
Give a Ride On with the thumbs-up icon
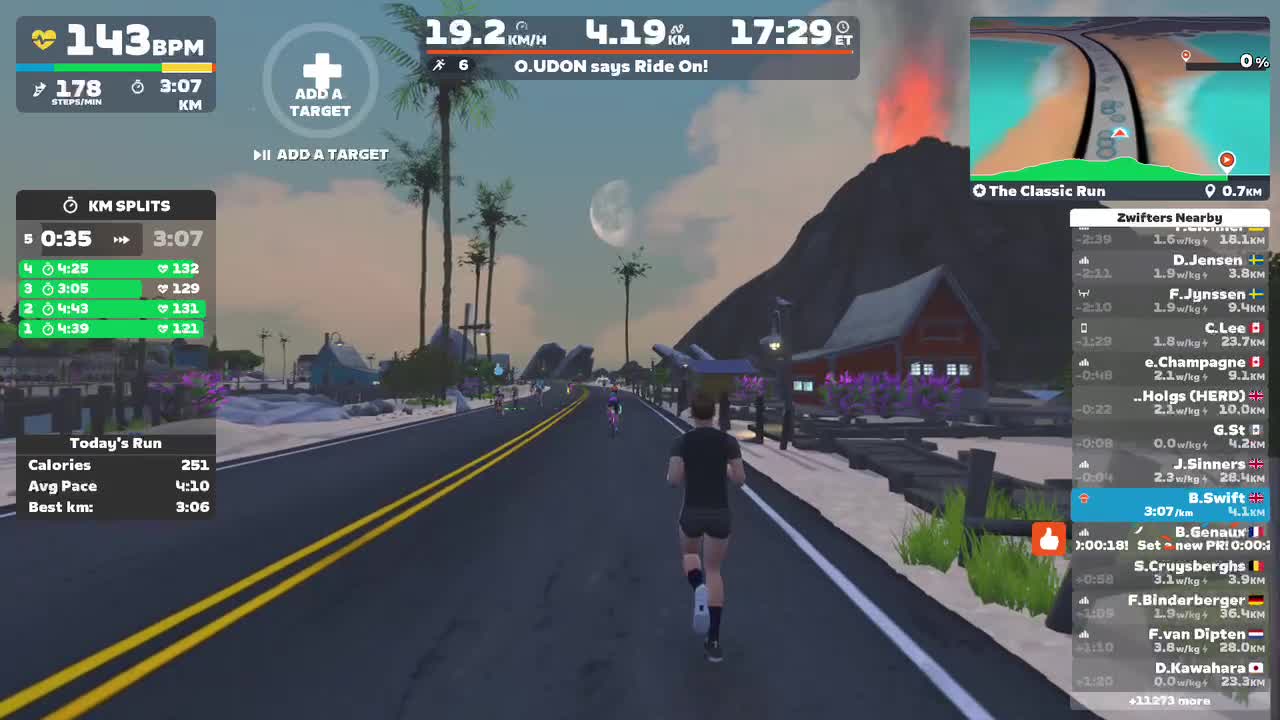pyautogui.click(x=1048, y=540)
